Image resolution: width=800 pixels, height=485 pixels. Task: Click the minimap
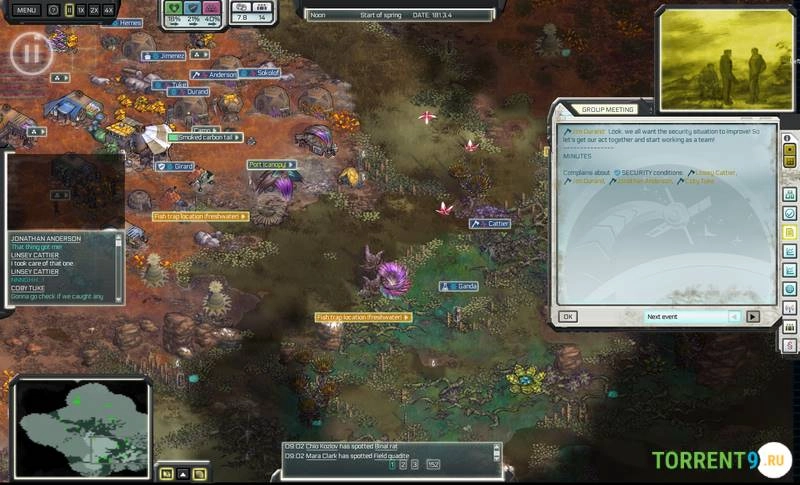tap(80, 427)
